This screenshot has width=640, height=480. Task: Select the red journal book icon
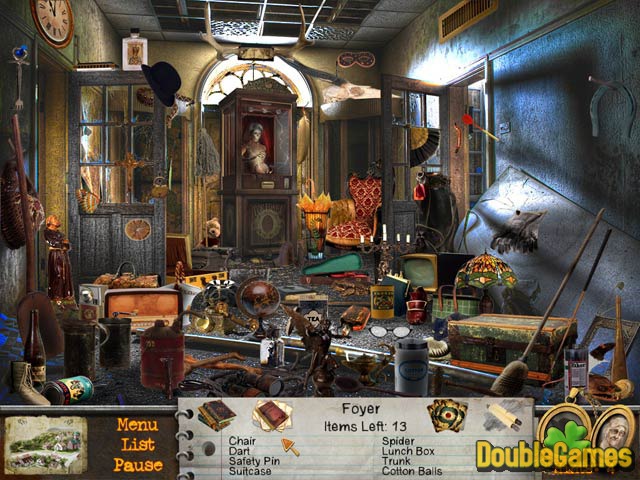pyautogui.click(x=270, y=414)
